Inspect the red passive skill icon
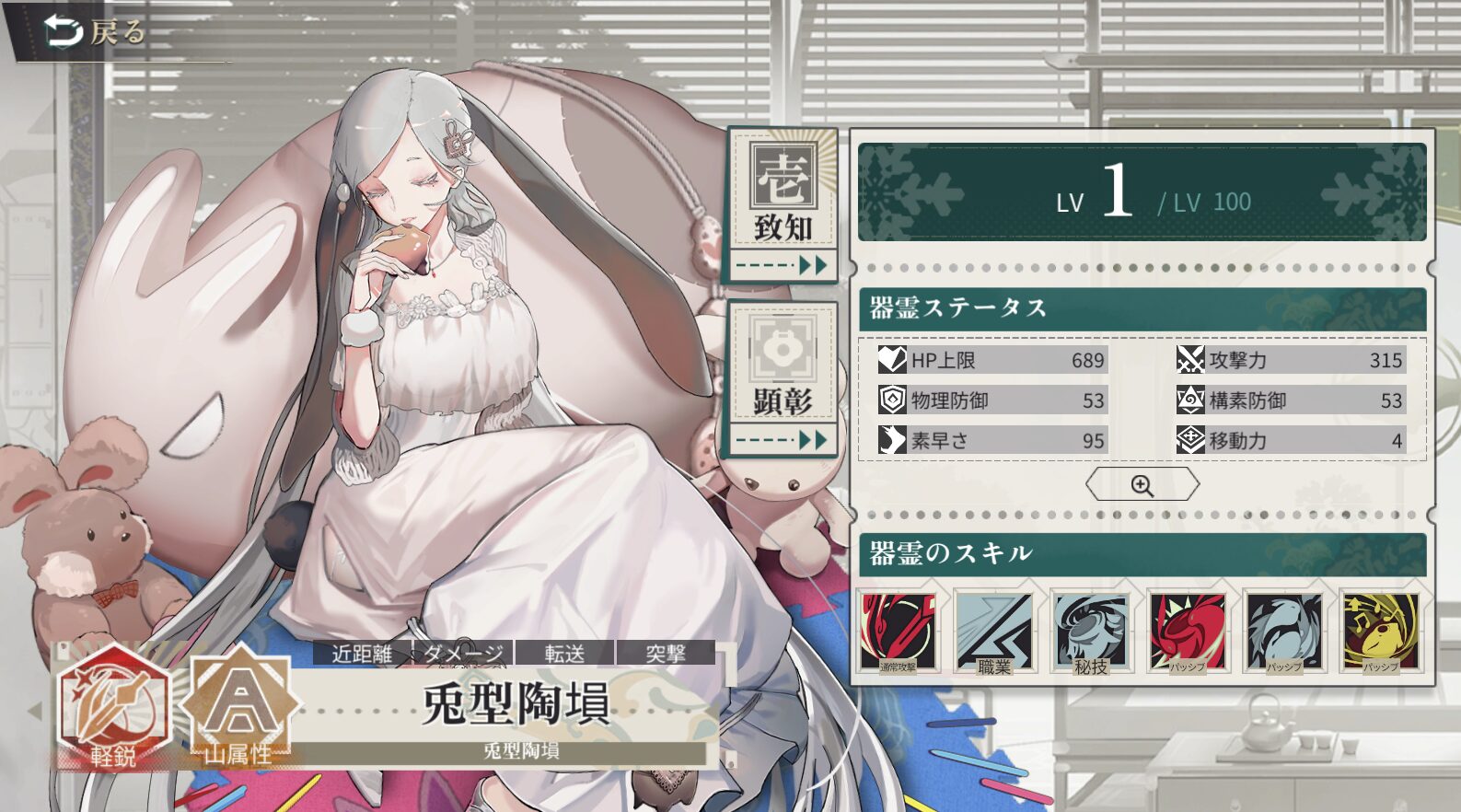1461x812 pixels. pyautogui.click(x=1188, y=632)
